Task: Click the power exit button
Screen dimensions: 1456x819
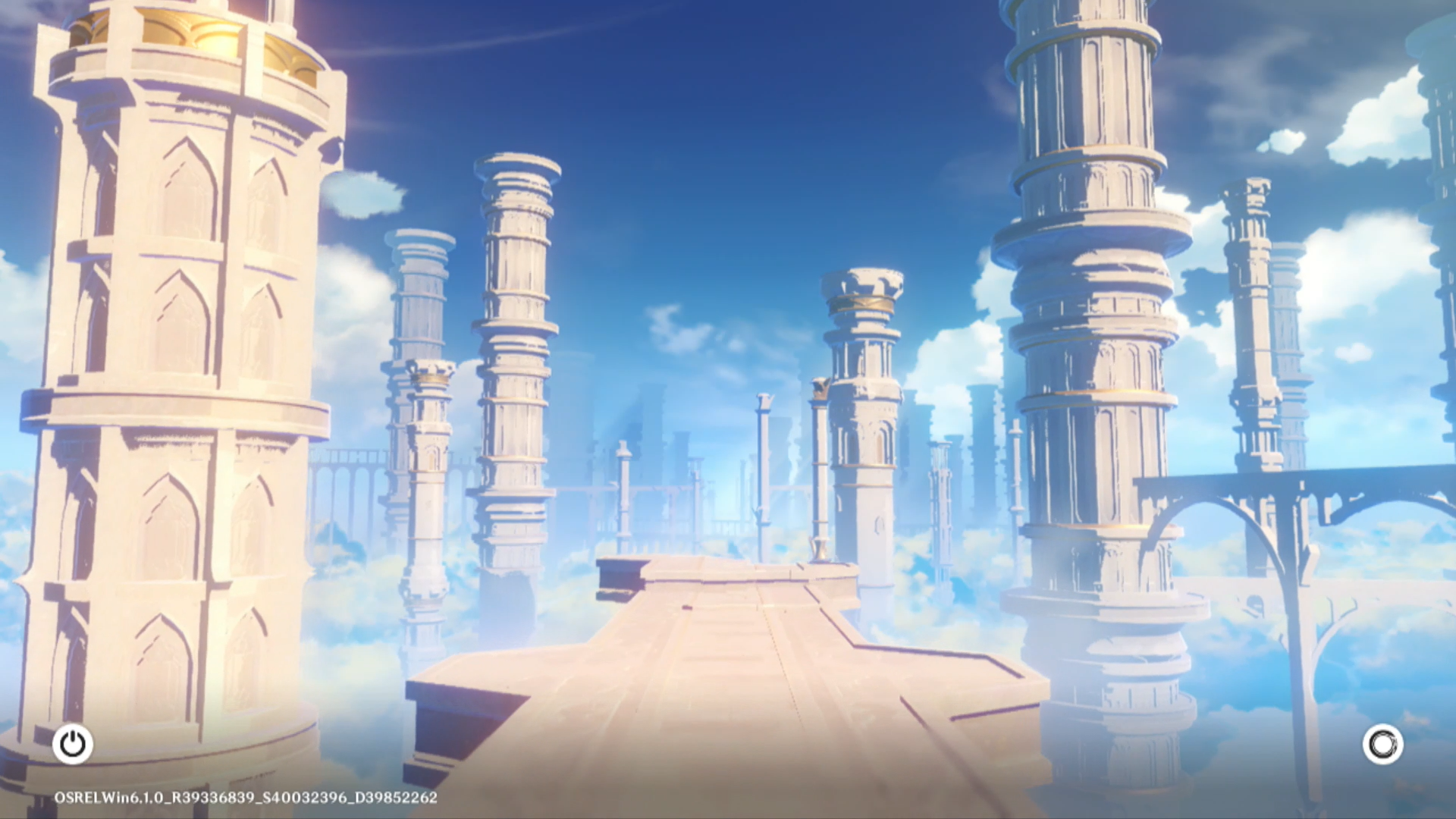Action: [73, 744]
